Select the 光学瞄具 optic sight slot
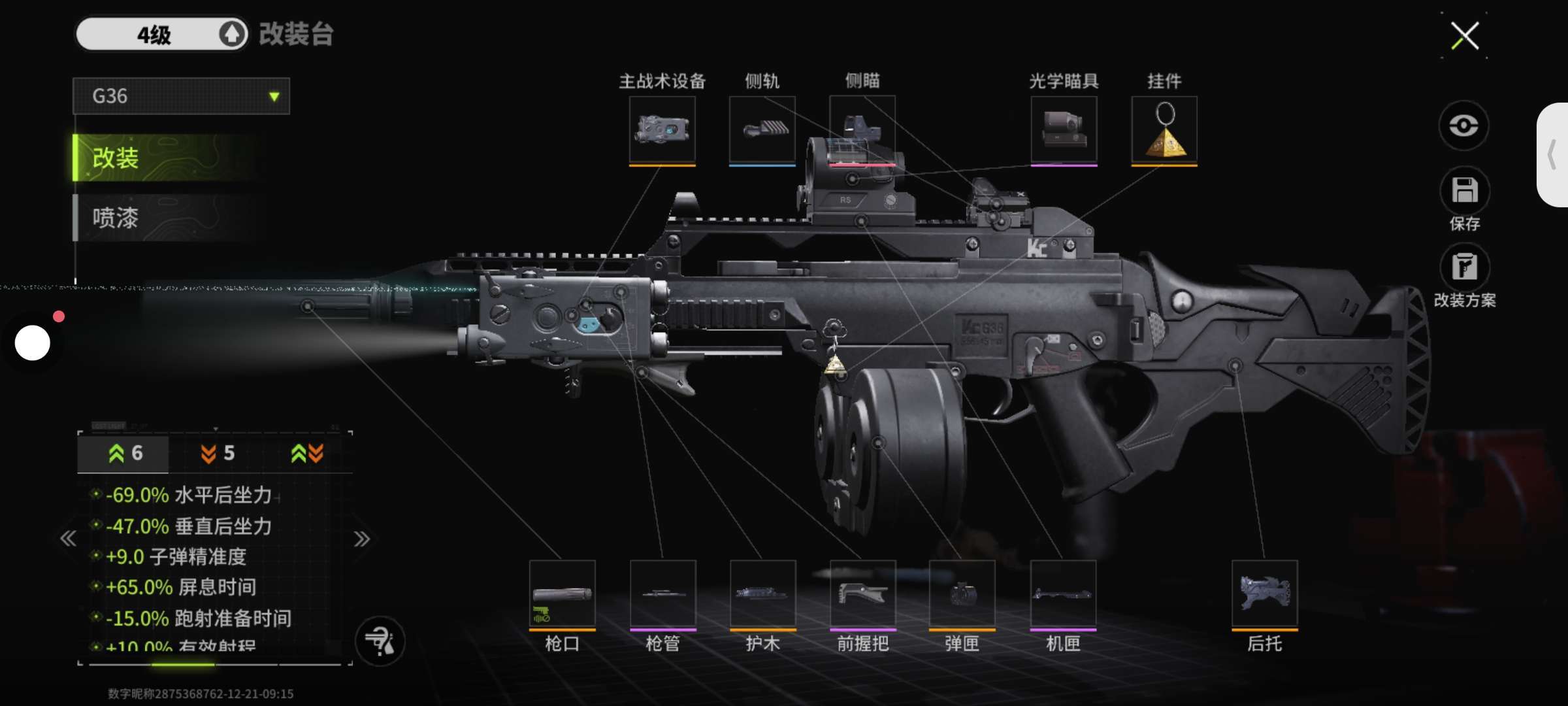Viewport: 1568px width, 706px height. (x=1064, y=129)
